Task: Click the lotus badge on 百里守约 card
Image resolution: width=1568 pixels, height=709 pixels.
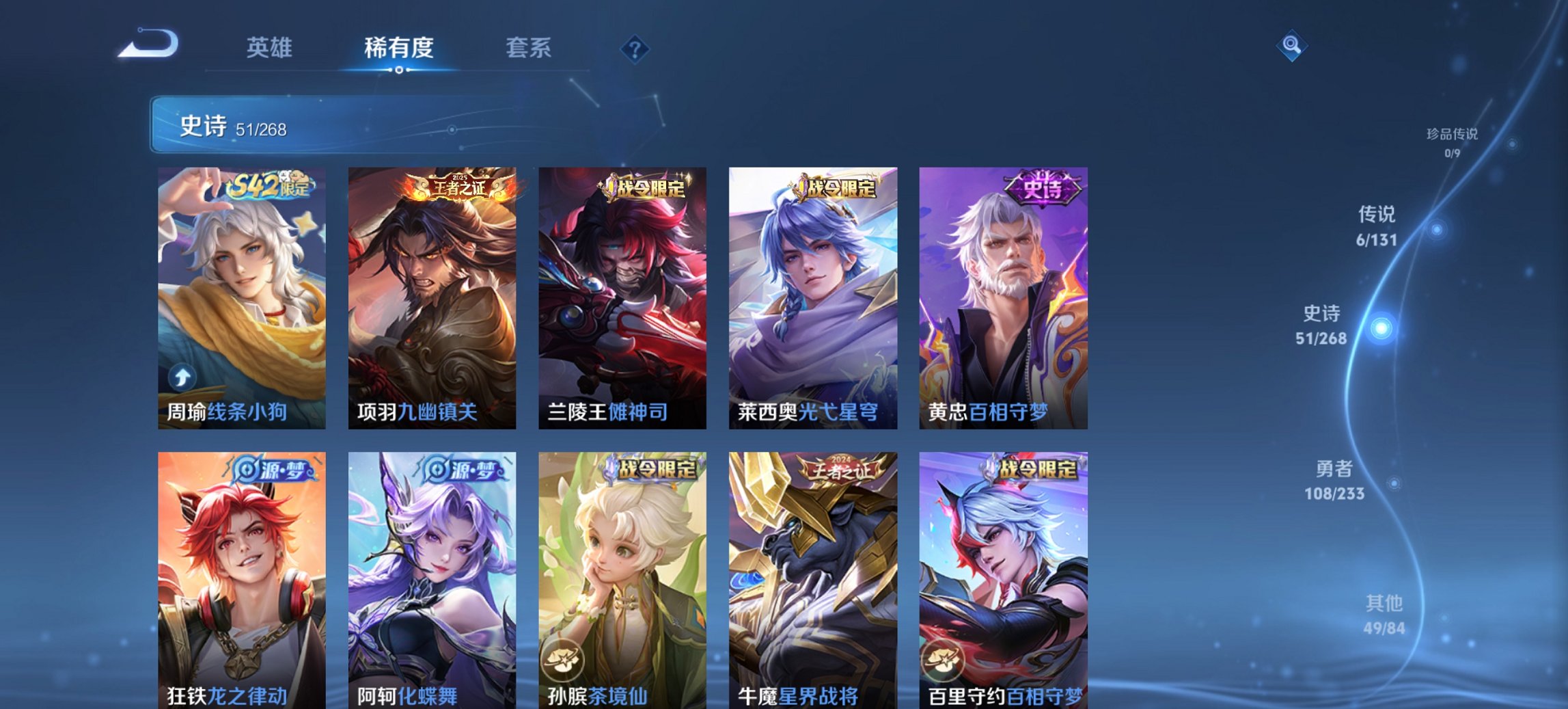Action: (x=943, y=660)
